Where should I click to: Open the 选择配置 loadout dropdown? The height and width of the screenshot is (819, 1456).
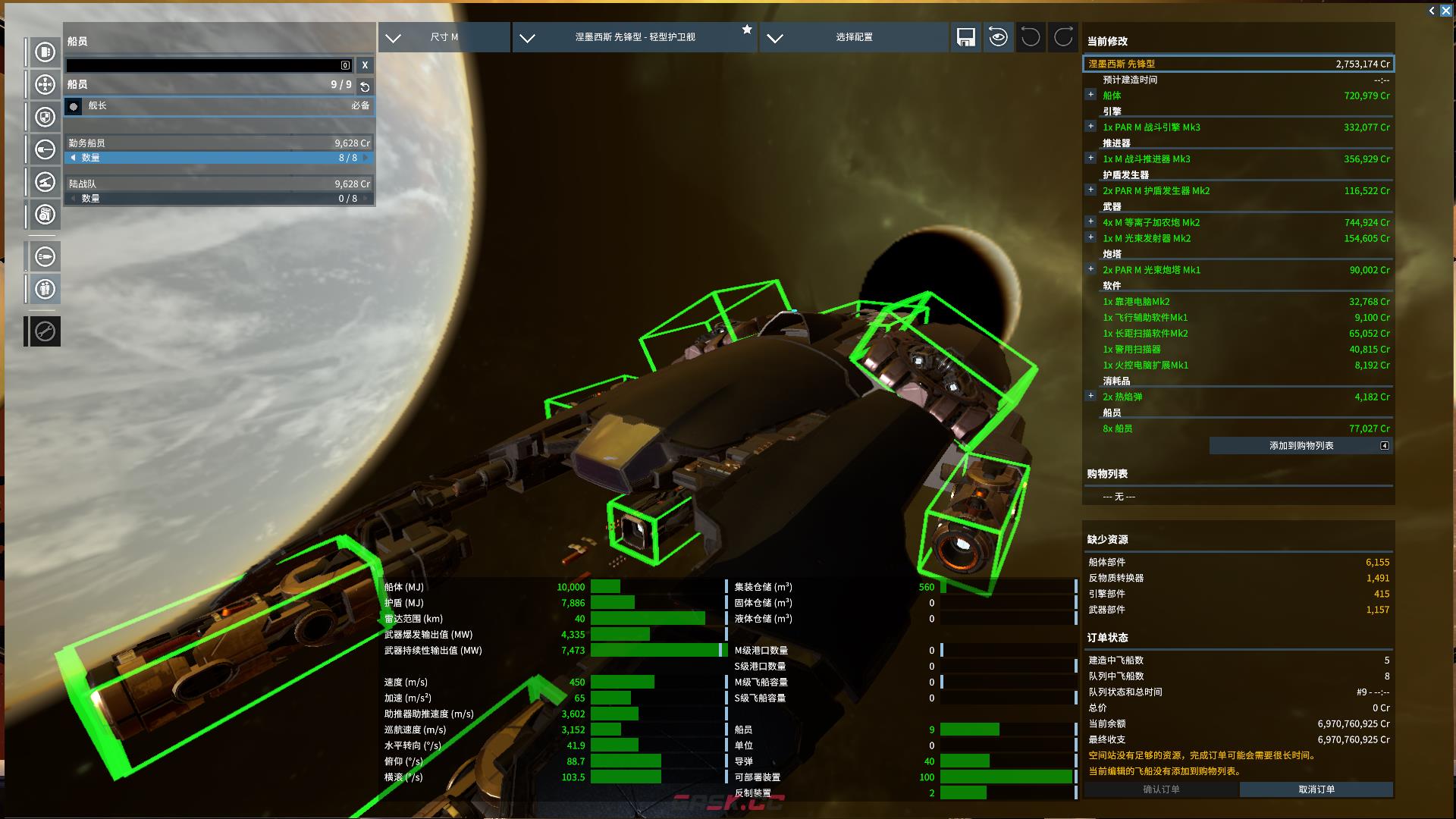[853, 37]
